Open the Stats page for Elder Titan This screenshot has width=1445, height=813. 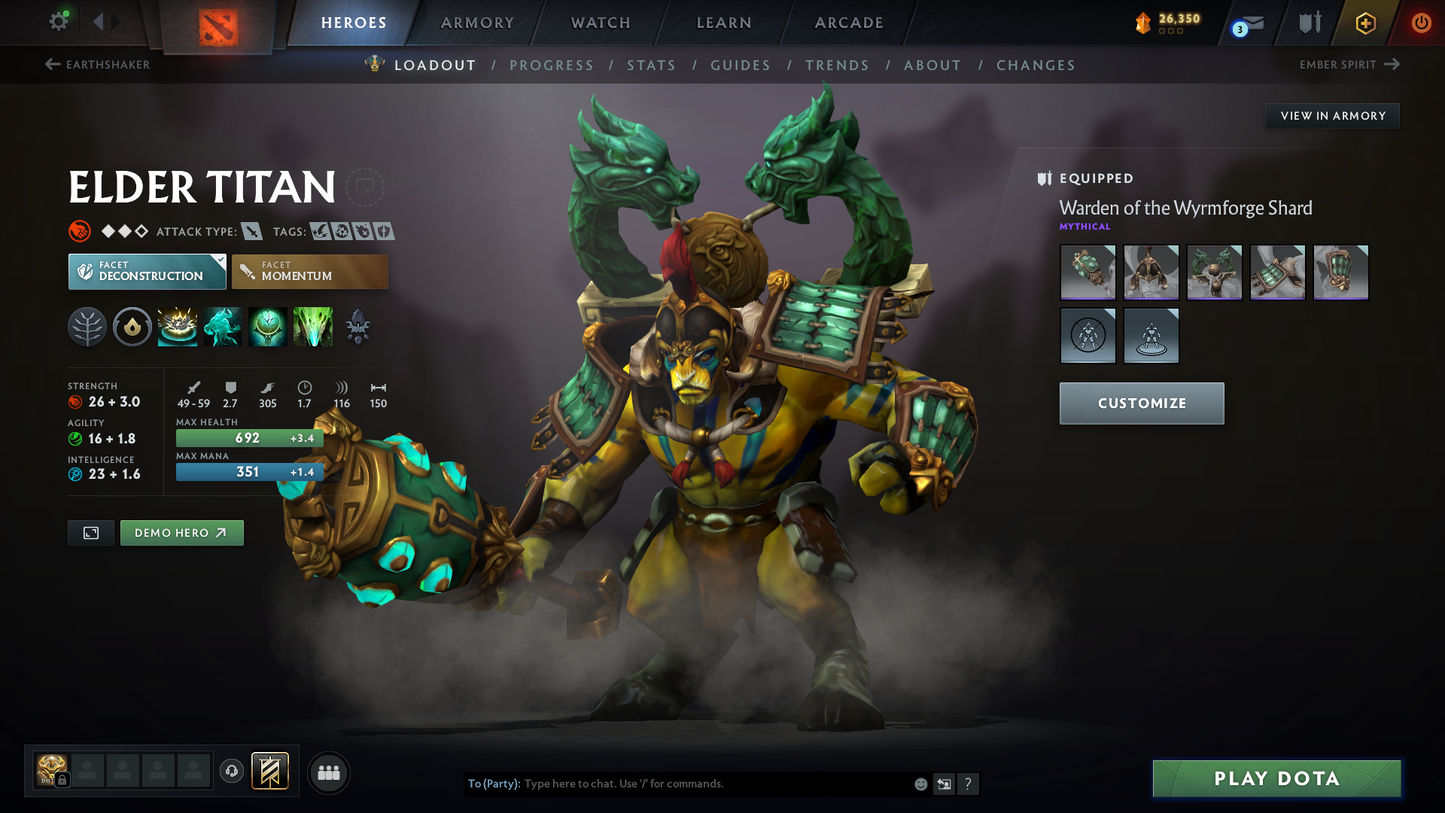(x=651, y=65)
